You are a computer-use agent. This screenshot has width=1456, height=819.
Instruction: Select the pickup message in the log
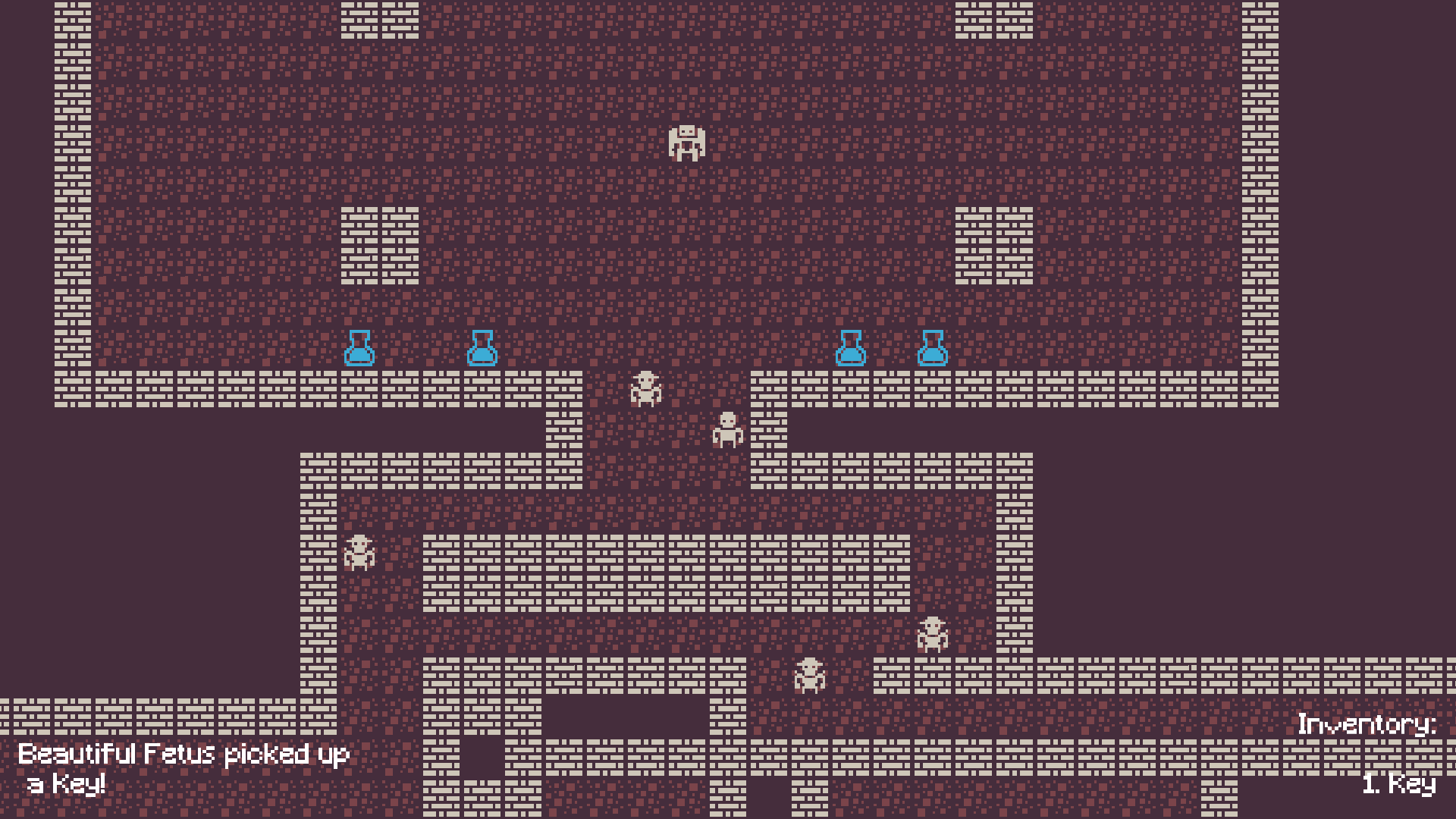tap(184, 755)
